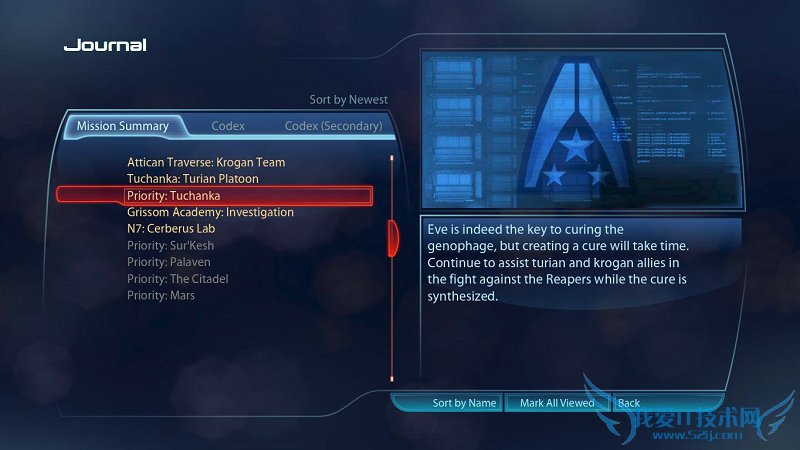
Task: Go Back from the Journal
Action: 629,403
